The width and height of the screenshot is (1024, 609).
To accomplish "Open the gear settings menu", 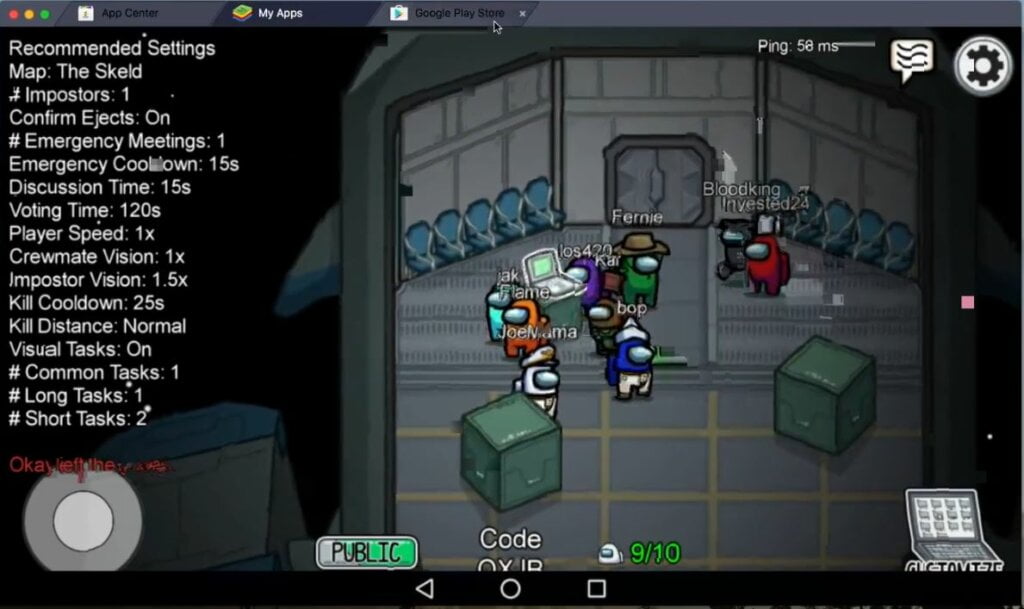I will tap(983, 66).
